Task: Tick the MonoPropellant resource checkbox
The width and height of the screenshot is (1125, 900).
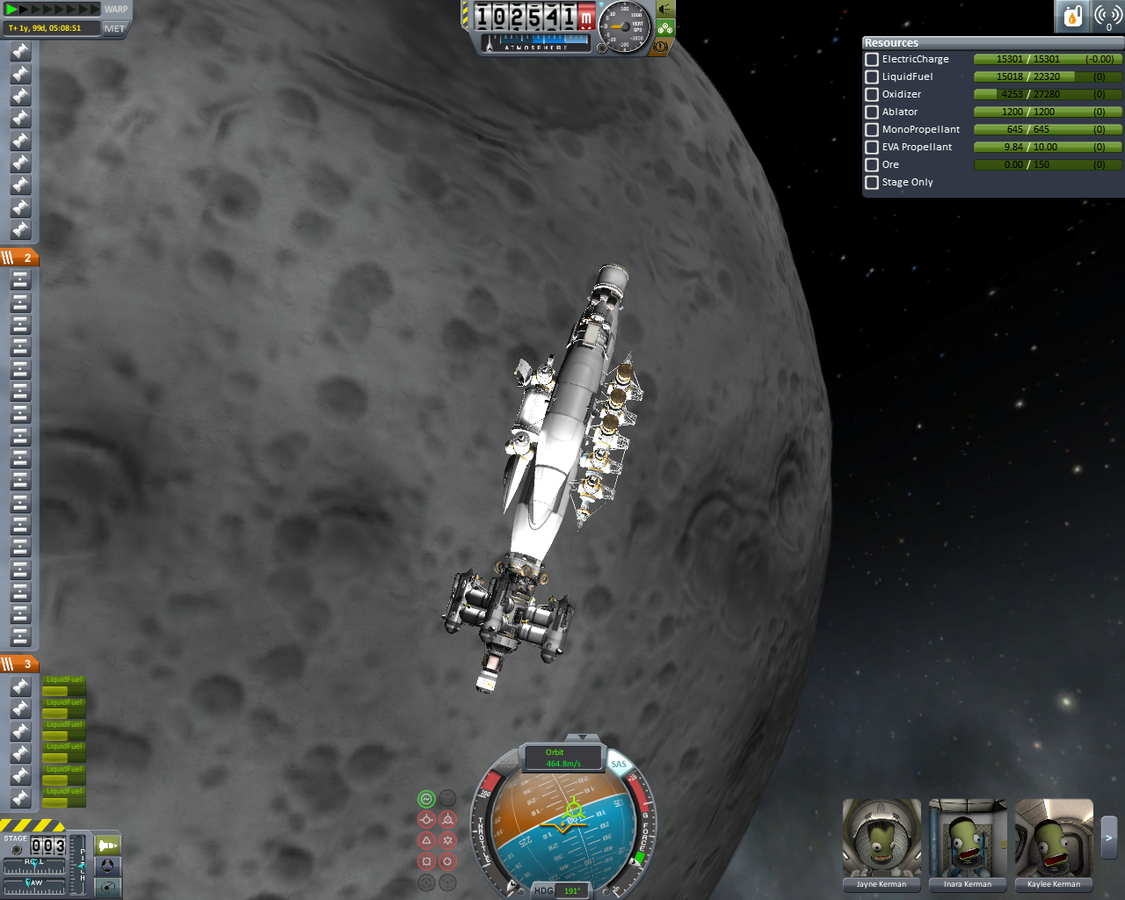Action: (x=872, y=130)
